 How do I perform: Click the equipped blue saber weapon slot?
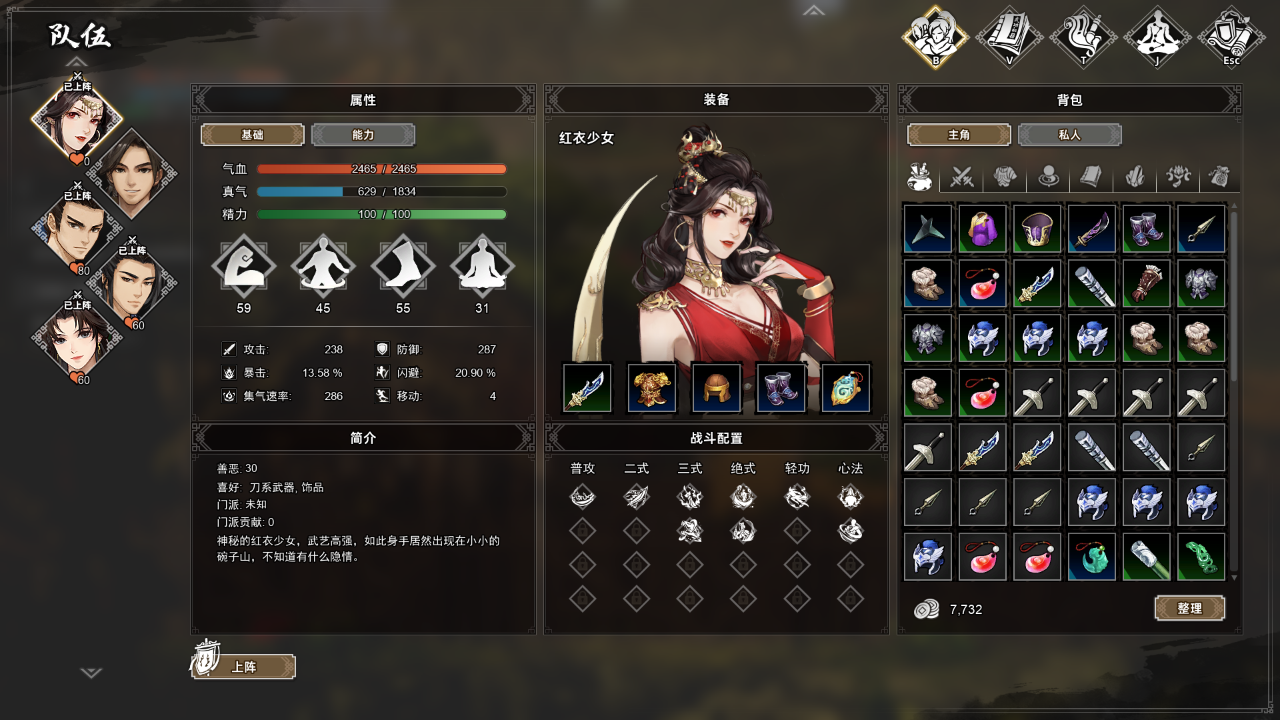coord(587,388)
